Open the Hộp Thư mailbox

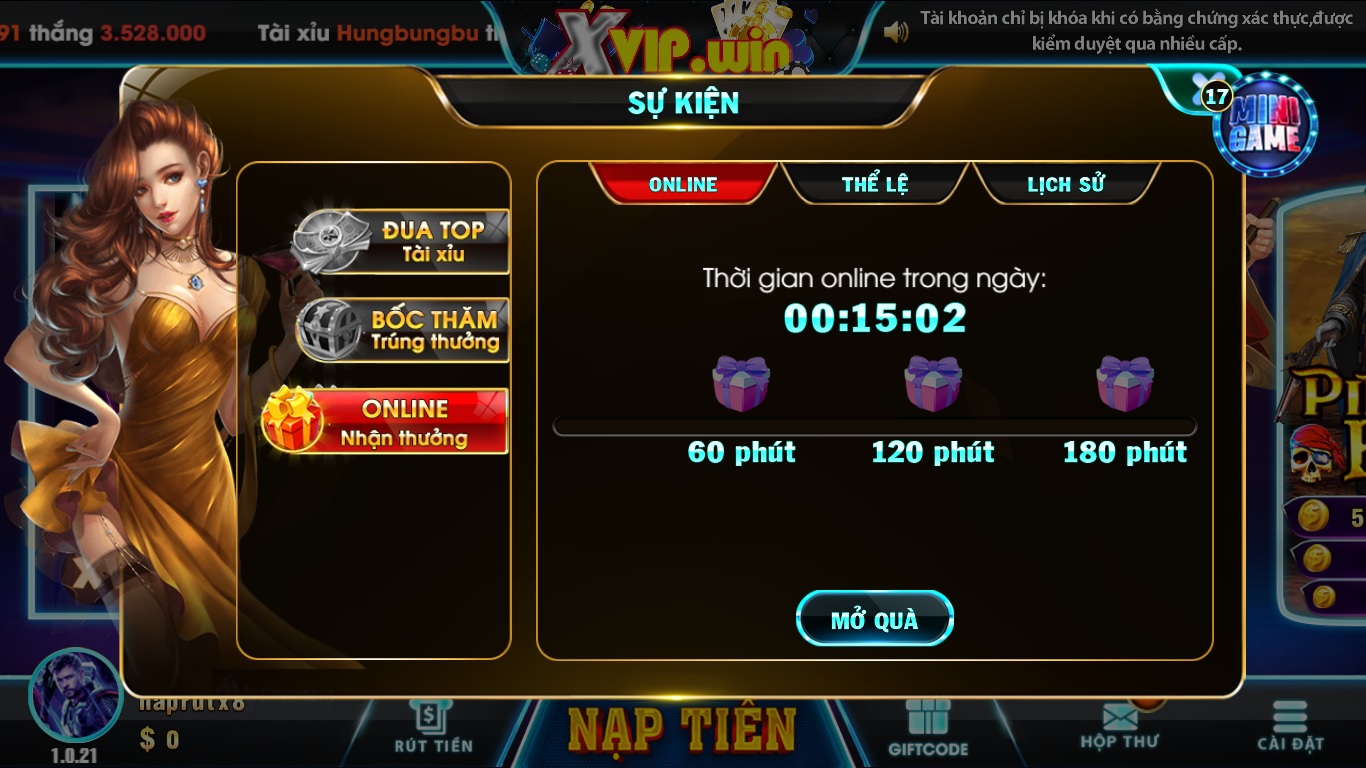[x=1122, y=722]
